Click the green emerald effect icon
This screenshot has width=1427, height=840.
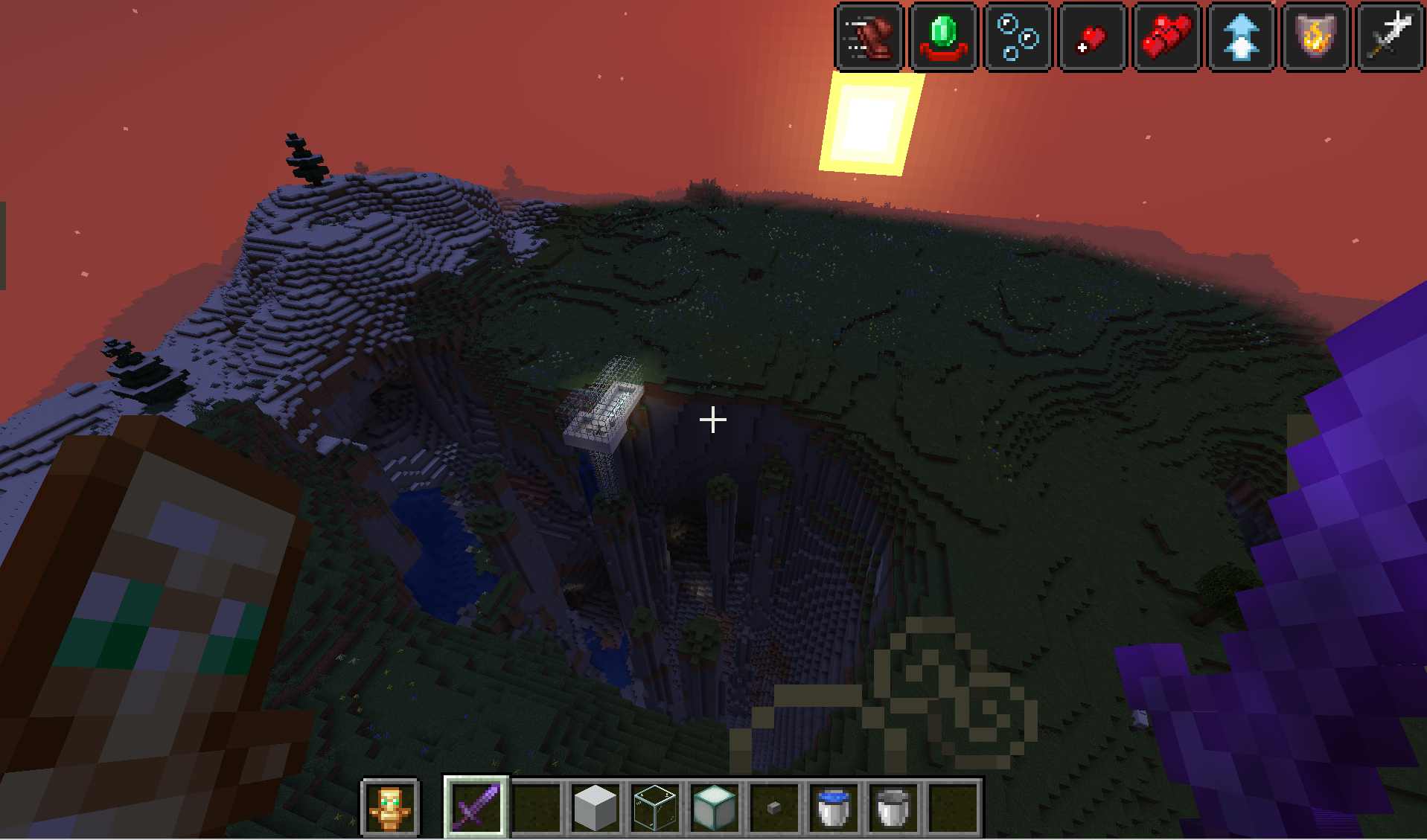point(944,36)
